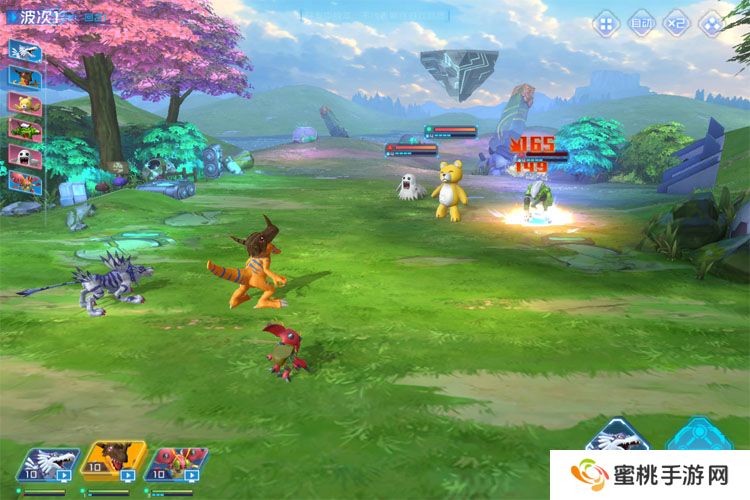Select the orange horned Digimon in turn order

(25, 76)
